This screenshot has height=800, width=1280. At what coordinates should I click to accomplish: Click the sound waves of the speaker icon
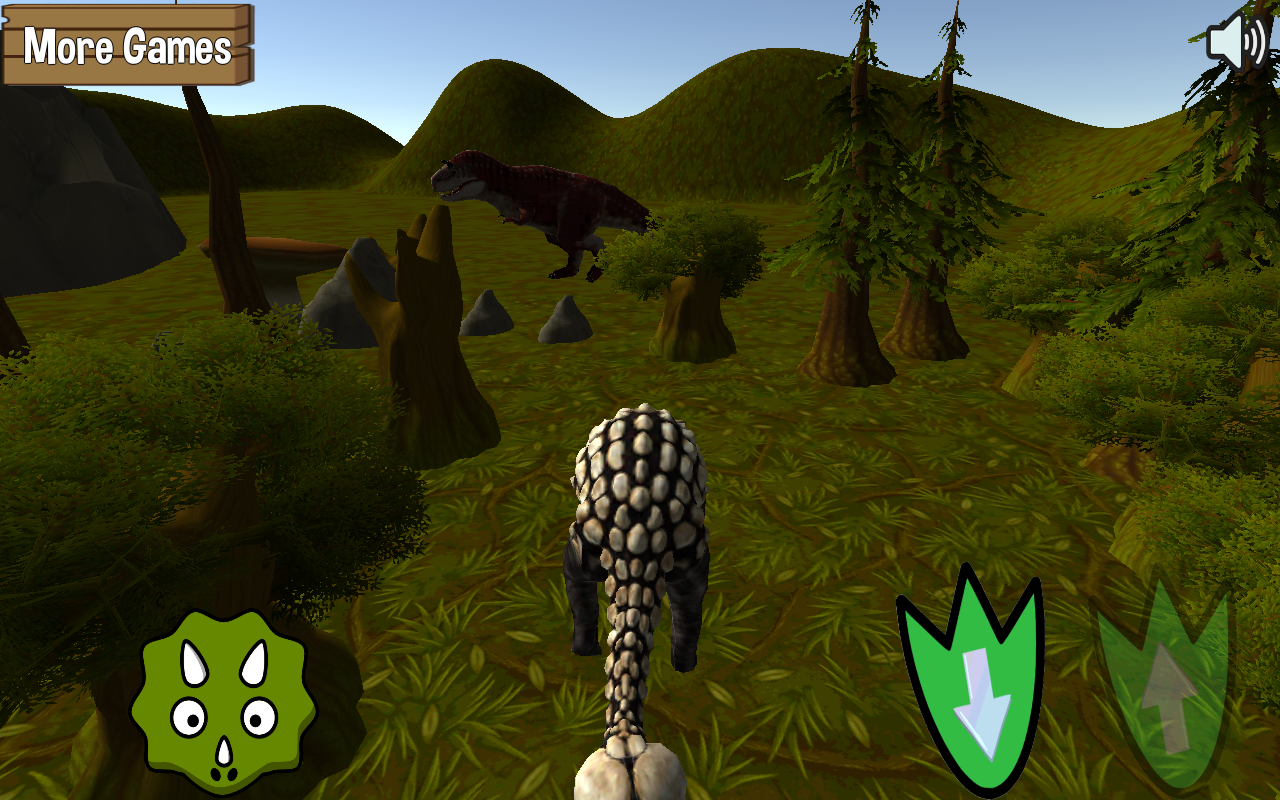[x=1253, y=42]
